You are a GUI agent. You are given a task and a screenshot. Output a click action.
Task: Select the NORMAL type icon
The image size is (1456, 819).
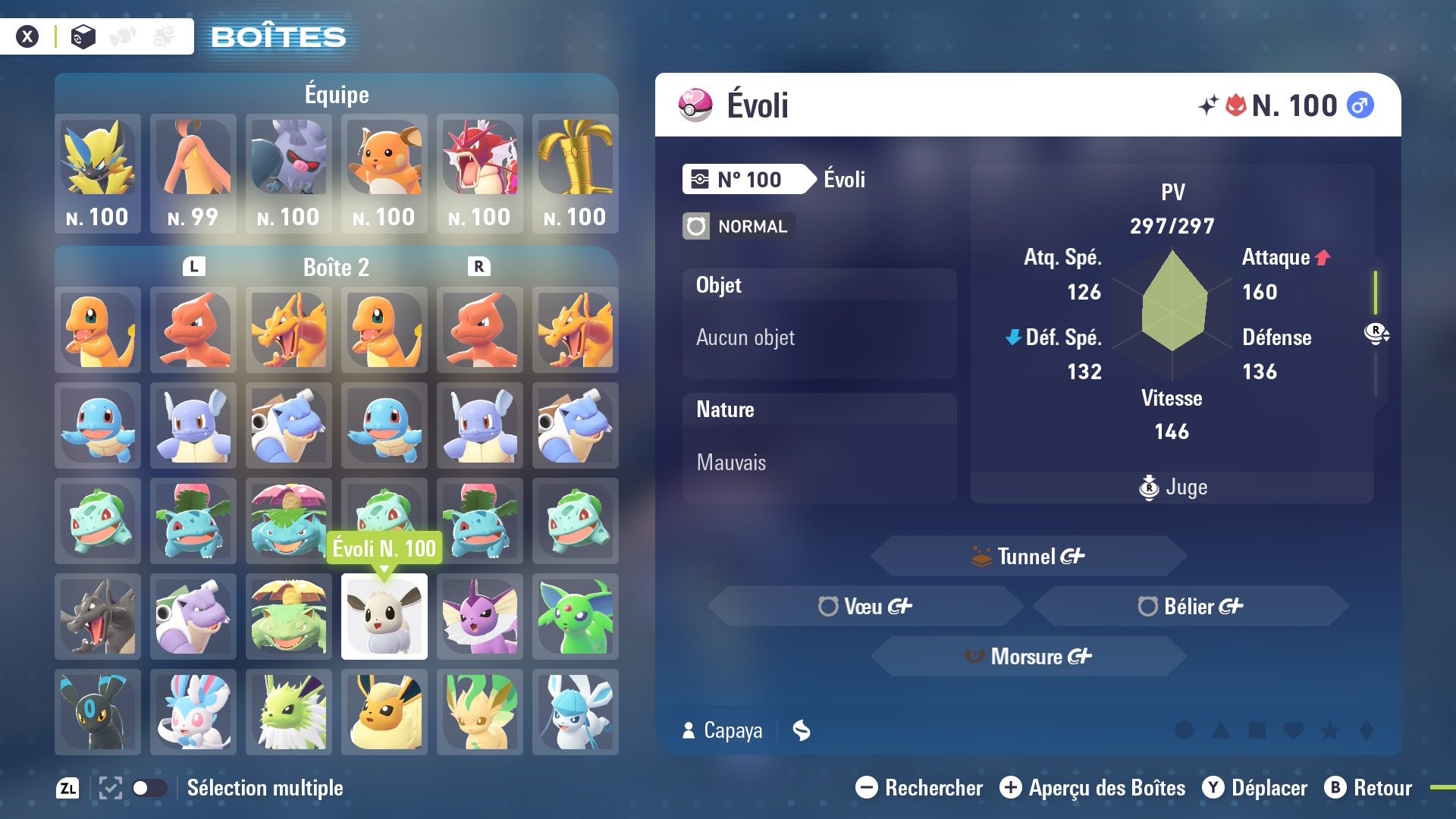tap(695, 226)
